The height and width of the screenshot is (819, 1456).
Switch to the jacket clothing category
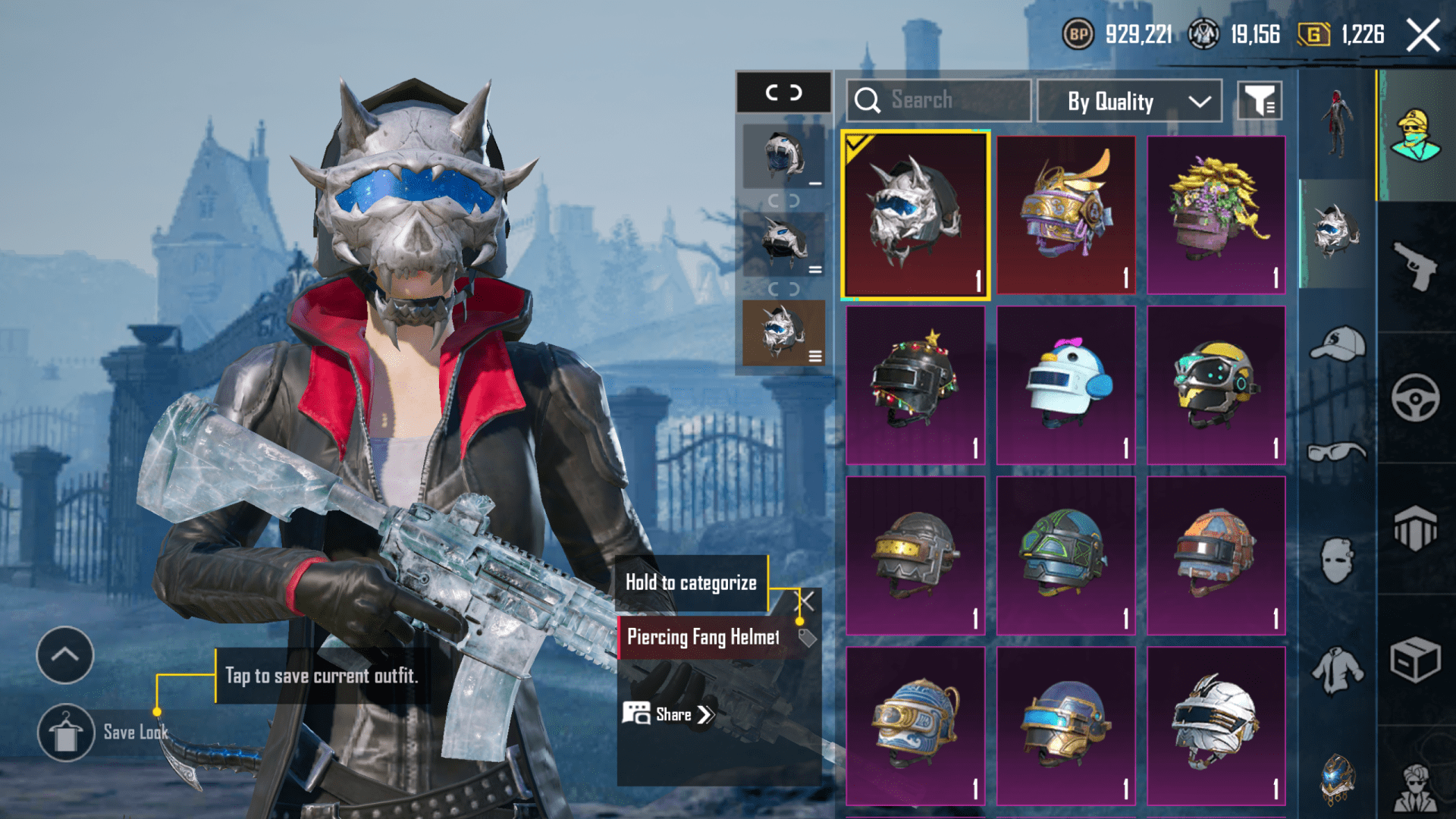point(1337,670)
